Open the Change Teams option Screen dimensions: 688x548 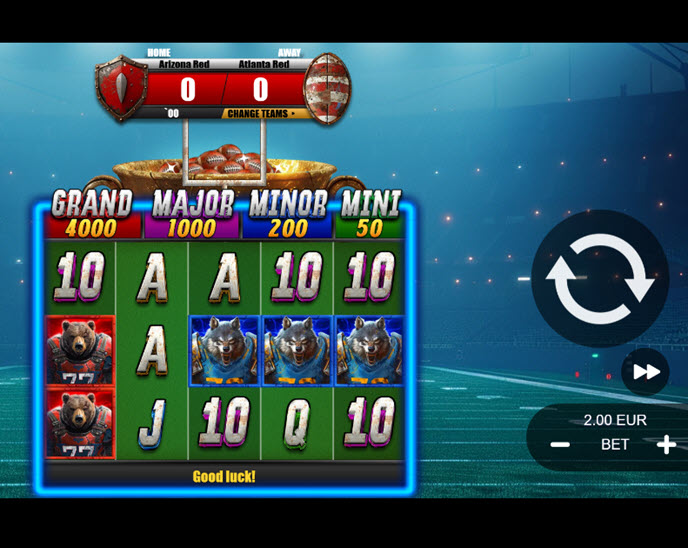pyautogui.click(x=262, y=114)
